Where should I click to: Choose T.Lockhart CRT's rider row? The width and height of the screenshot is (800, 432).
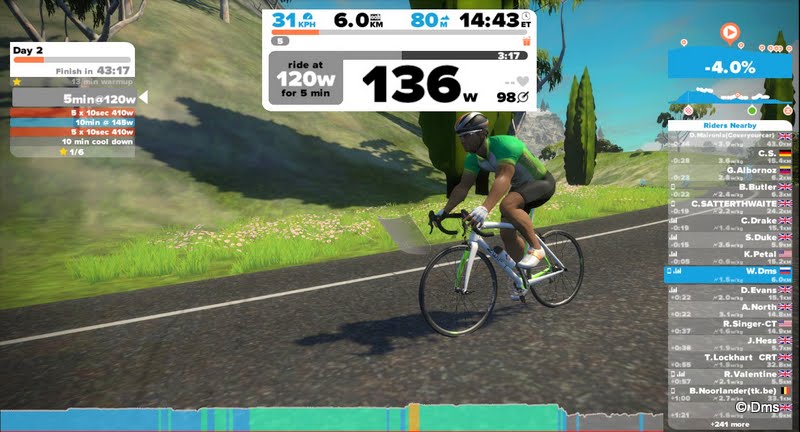(728, 358)
